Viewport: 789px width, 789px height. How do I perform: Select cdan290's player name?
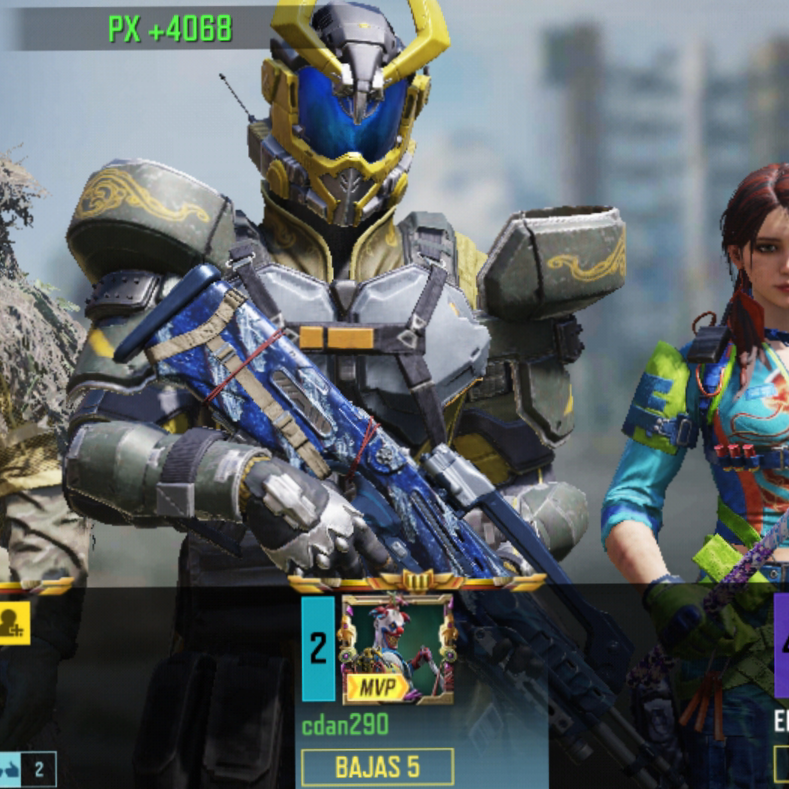click(346, 725)
